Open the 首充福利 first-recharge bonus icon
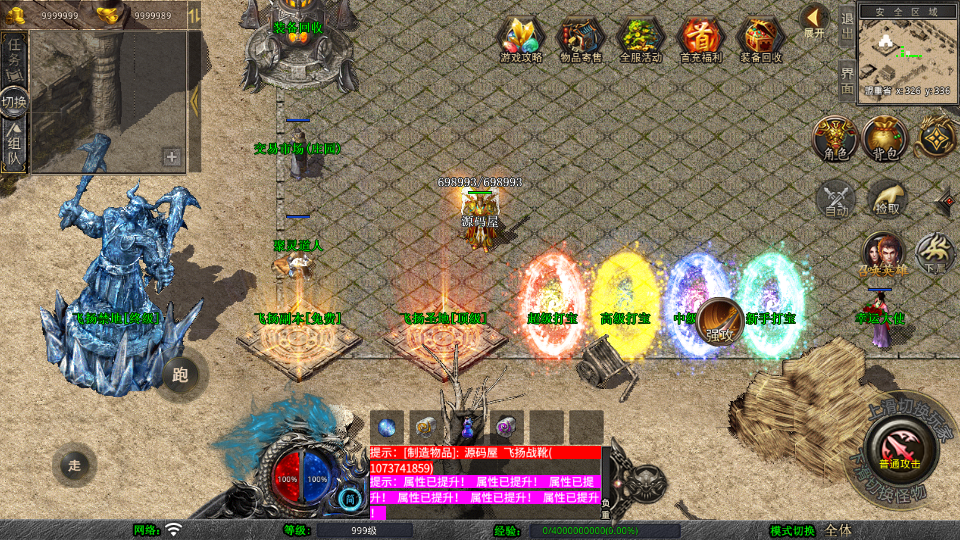960x540 pixels. click(700, 39)
